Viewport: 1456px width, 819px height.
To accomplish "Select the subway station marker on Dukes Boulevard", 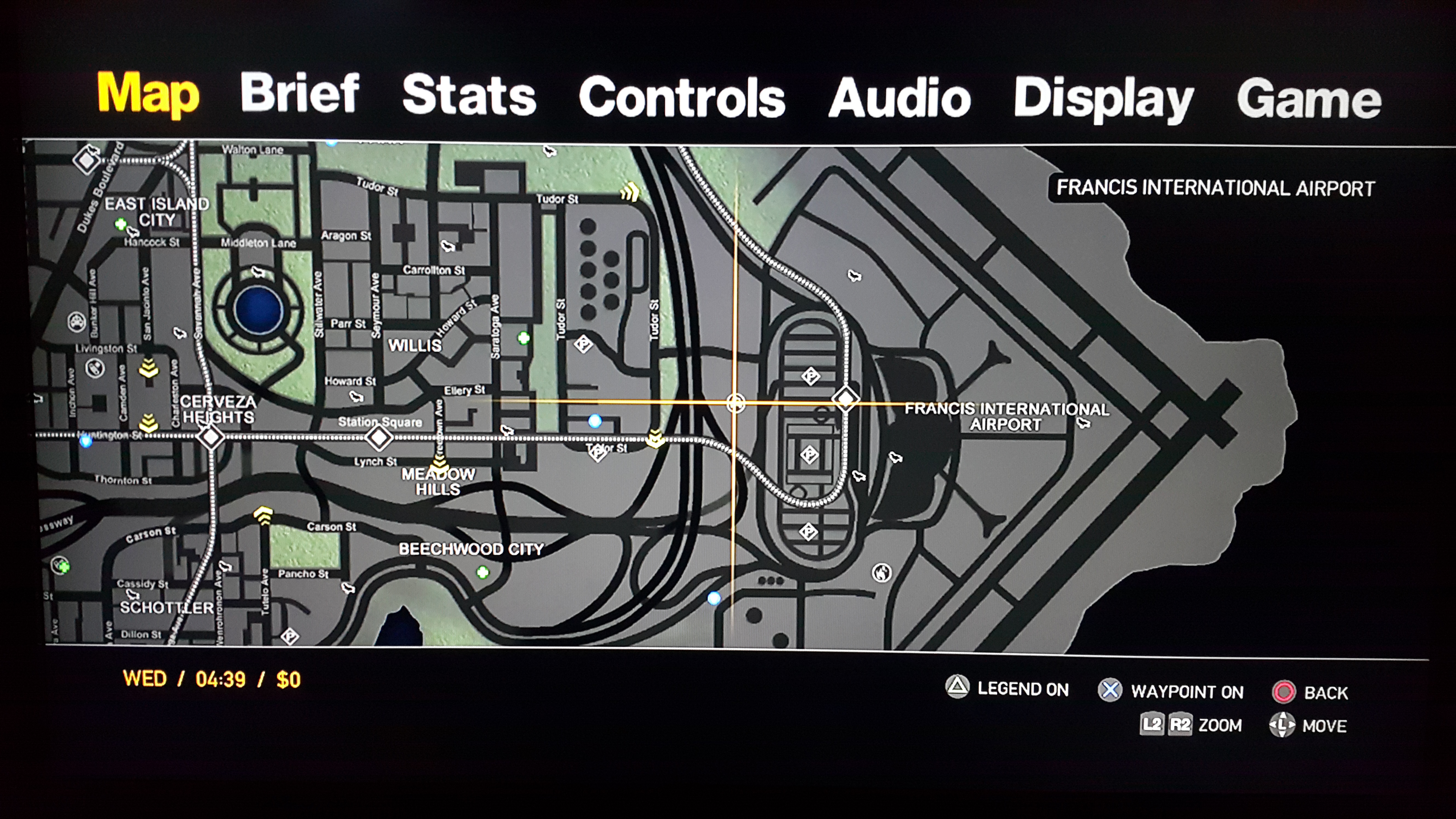I will coord(87,160).
